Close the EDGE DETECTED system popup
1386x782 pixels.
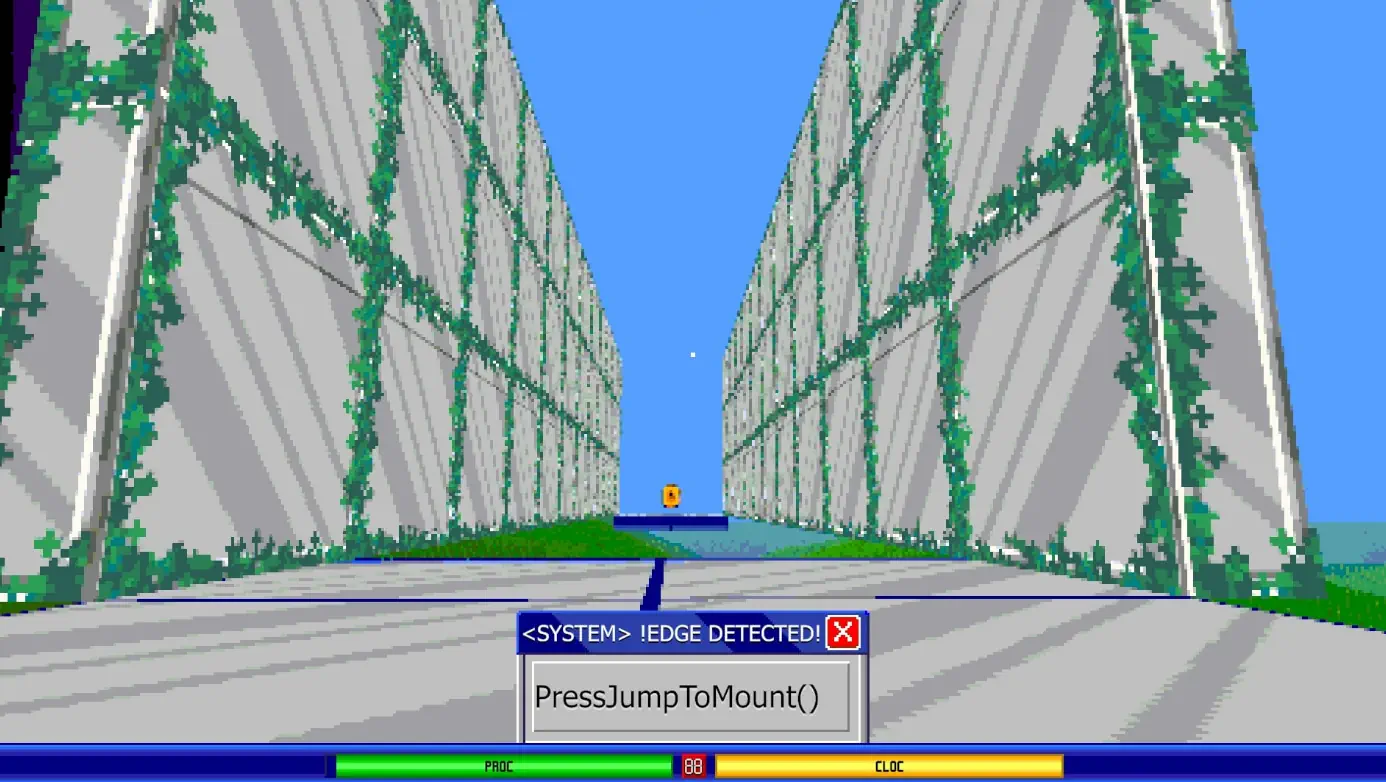(843, 632)
